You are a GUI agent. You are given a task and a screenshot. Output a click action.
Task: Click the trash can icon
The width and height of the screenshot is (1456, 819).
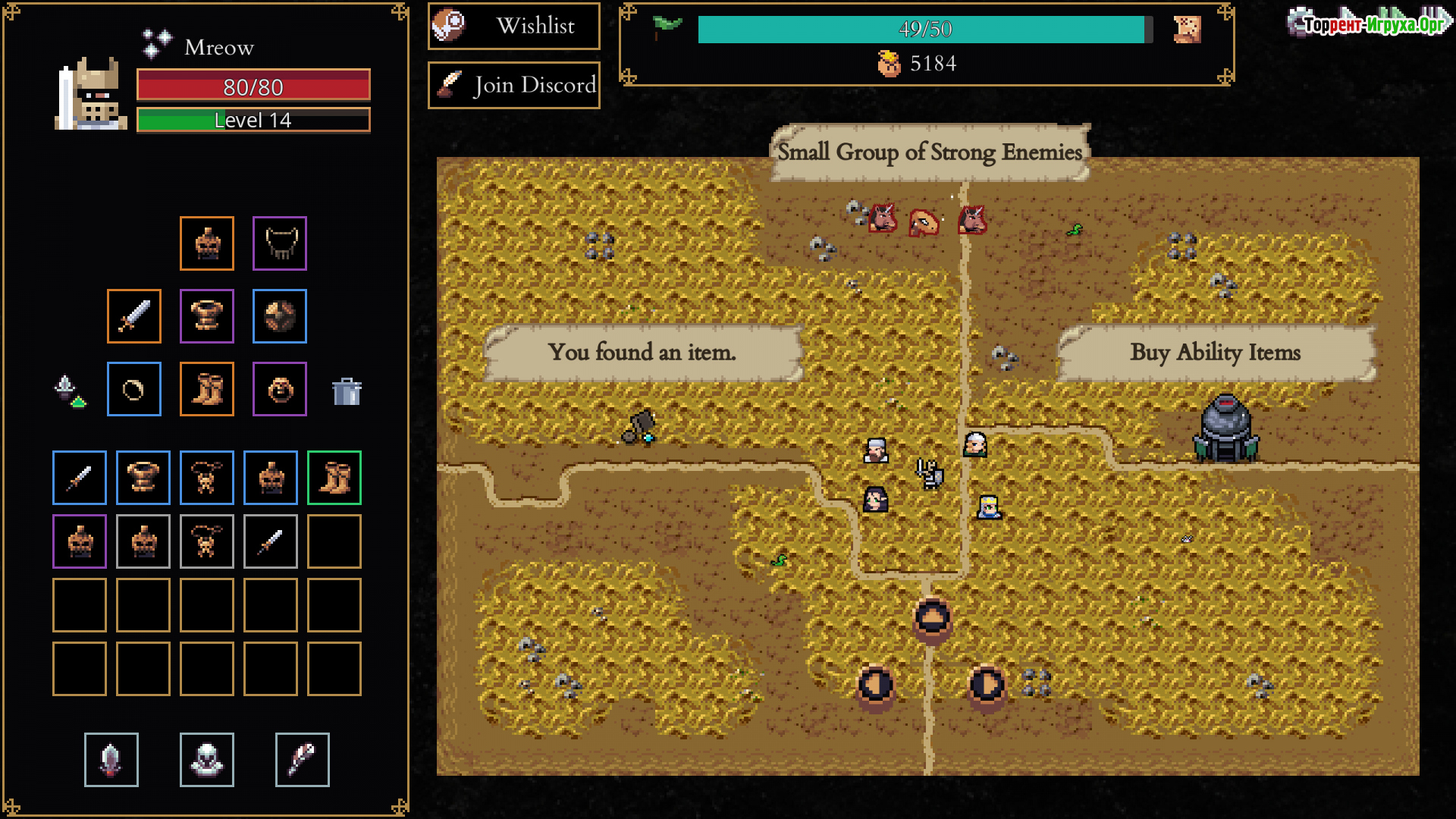(347, 391)
